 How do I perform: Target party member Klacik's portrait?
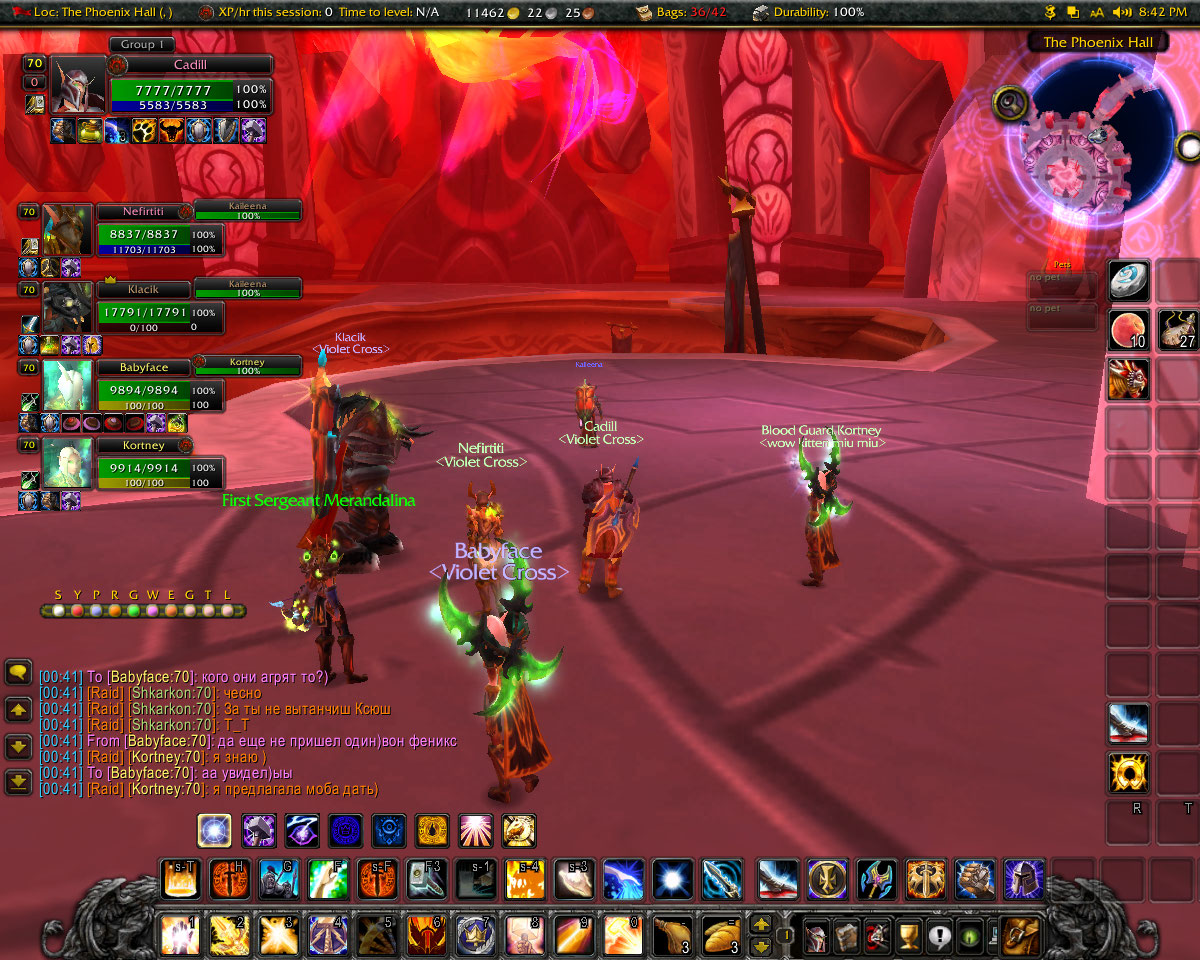[x=67, y=308]
